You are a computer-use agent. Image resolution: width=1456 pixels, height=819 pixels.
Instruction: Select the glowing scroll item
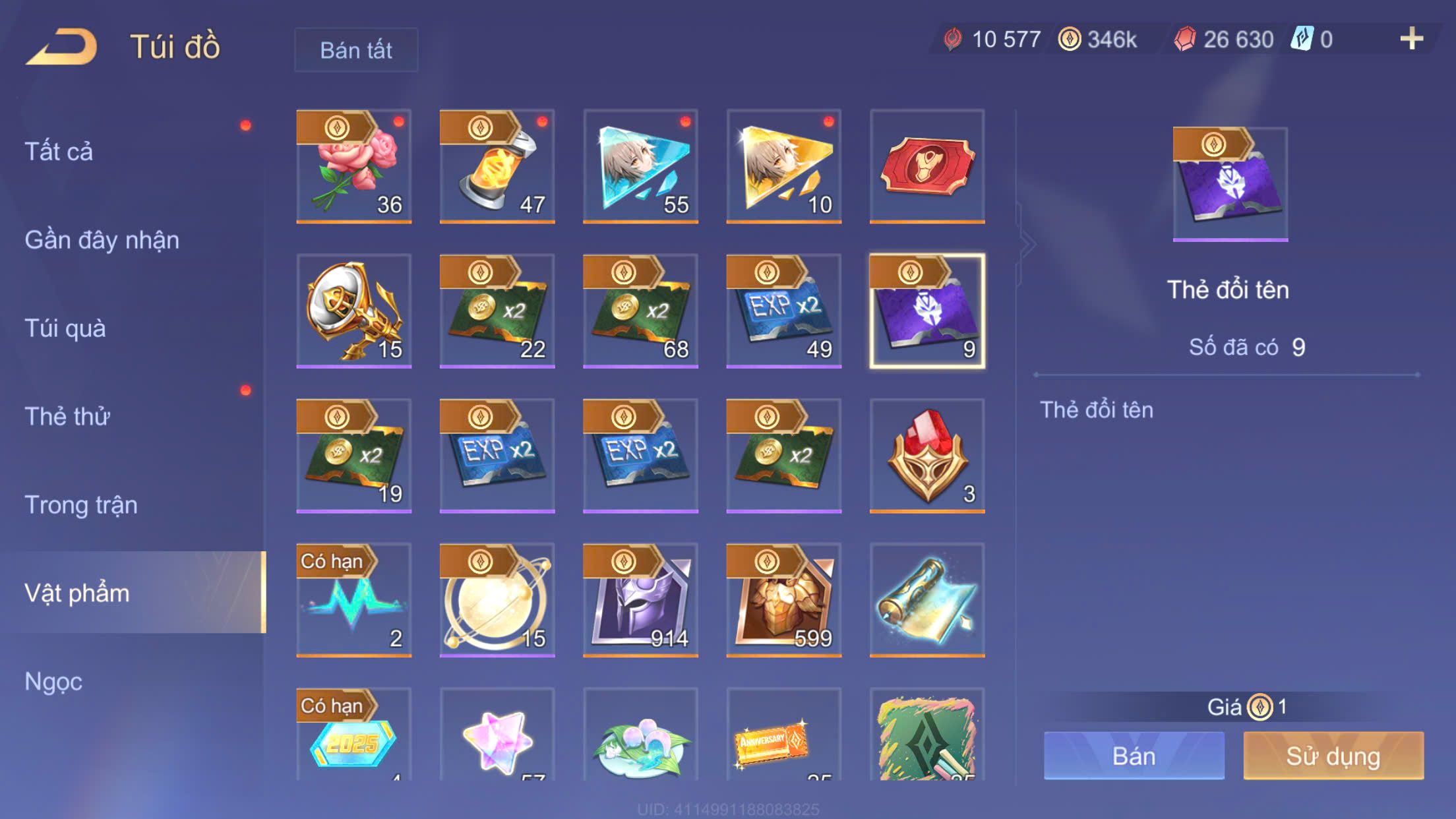coord(927,599)
